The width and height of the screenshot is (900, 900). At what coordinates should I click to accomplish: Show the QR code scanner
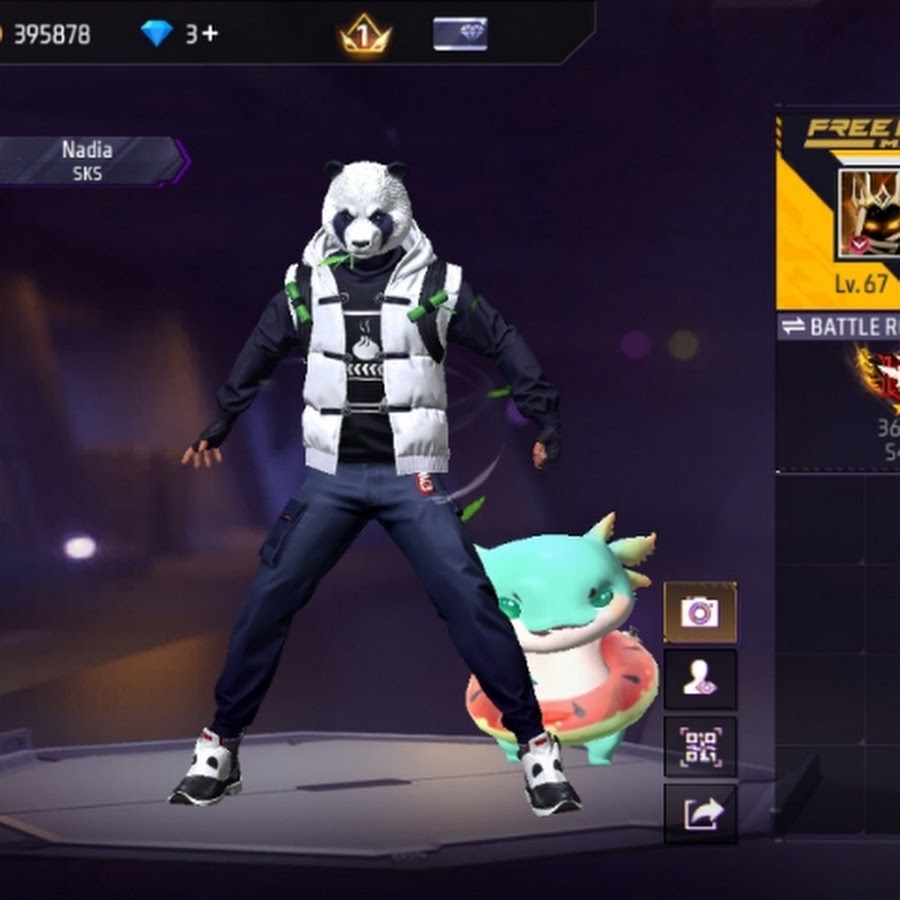pos(700,746)
